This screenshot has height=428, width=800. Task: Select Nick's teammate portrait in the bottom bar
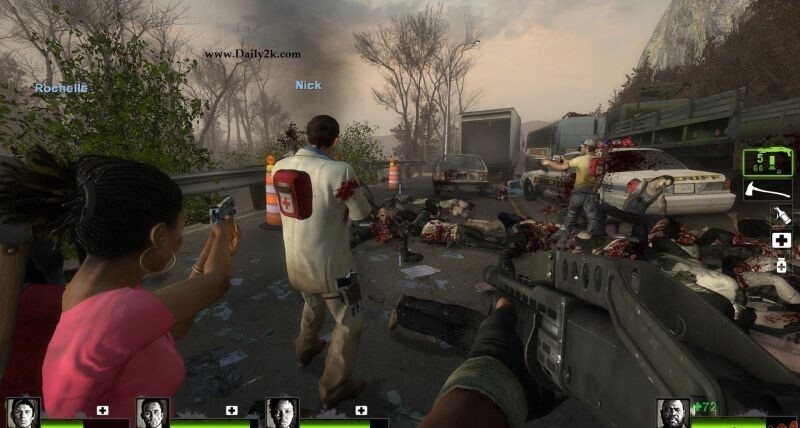coord(152,412)
